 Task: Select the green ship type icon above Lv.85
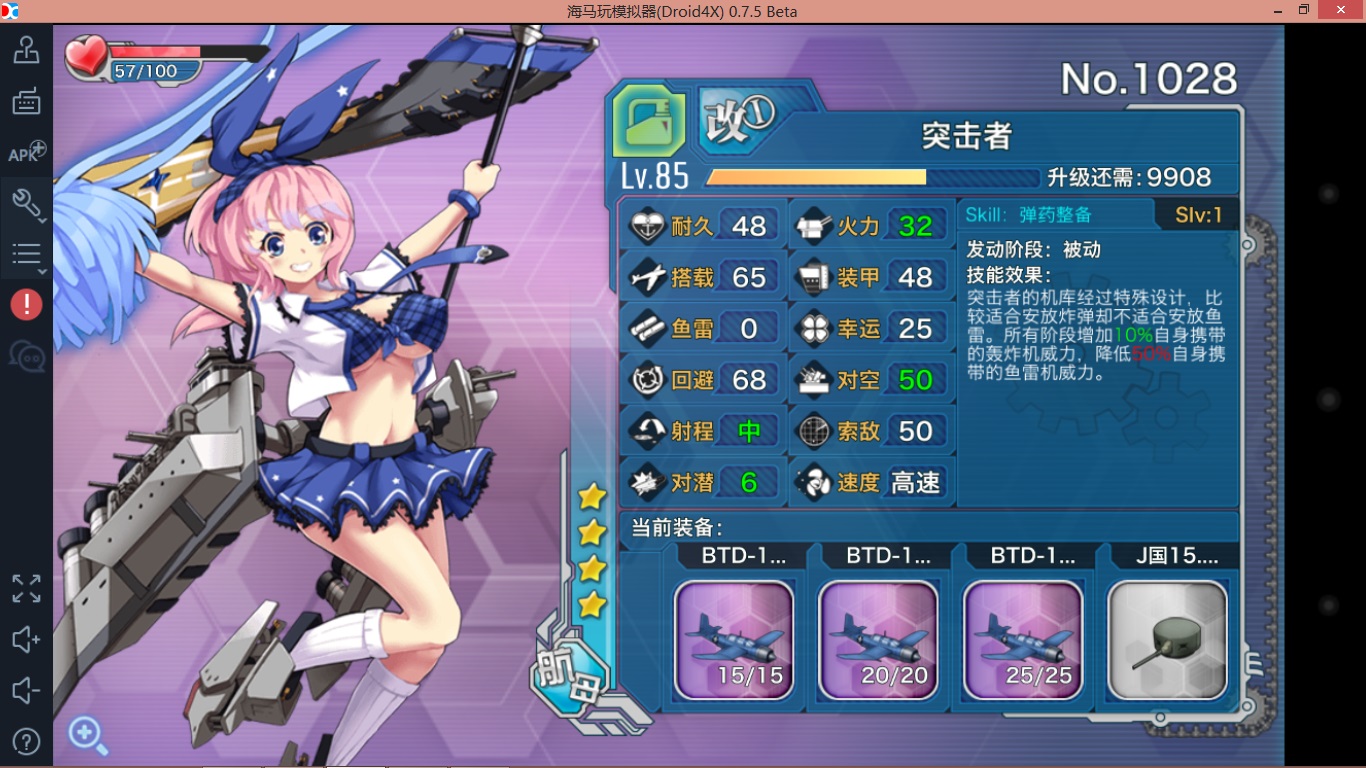click(648, 123)
